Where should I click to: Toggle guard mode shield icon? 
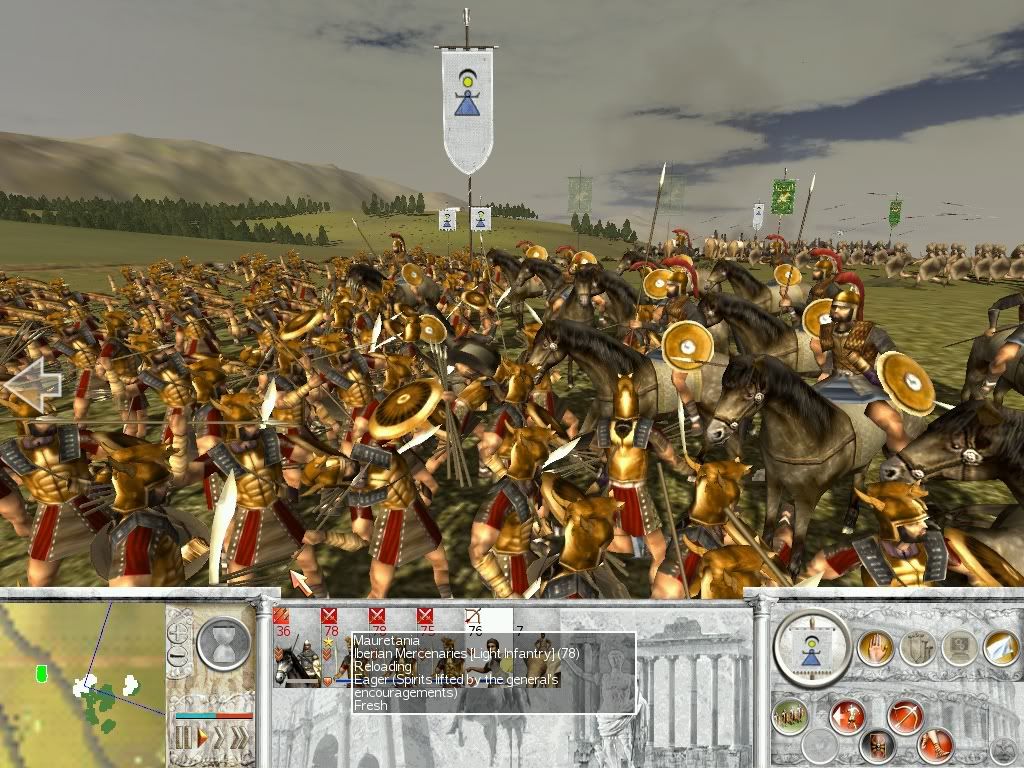click(877, 745)
